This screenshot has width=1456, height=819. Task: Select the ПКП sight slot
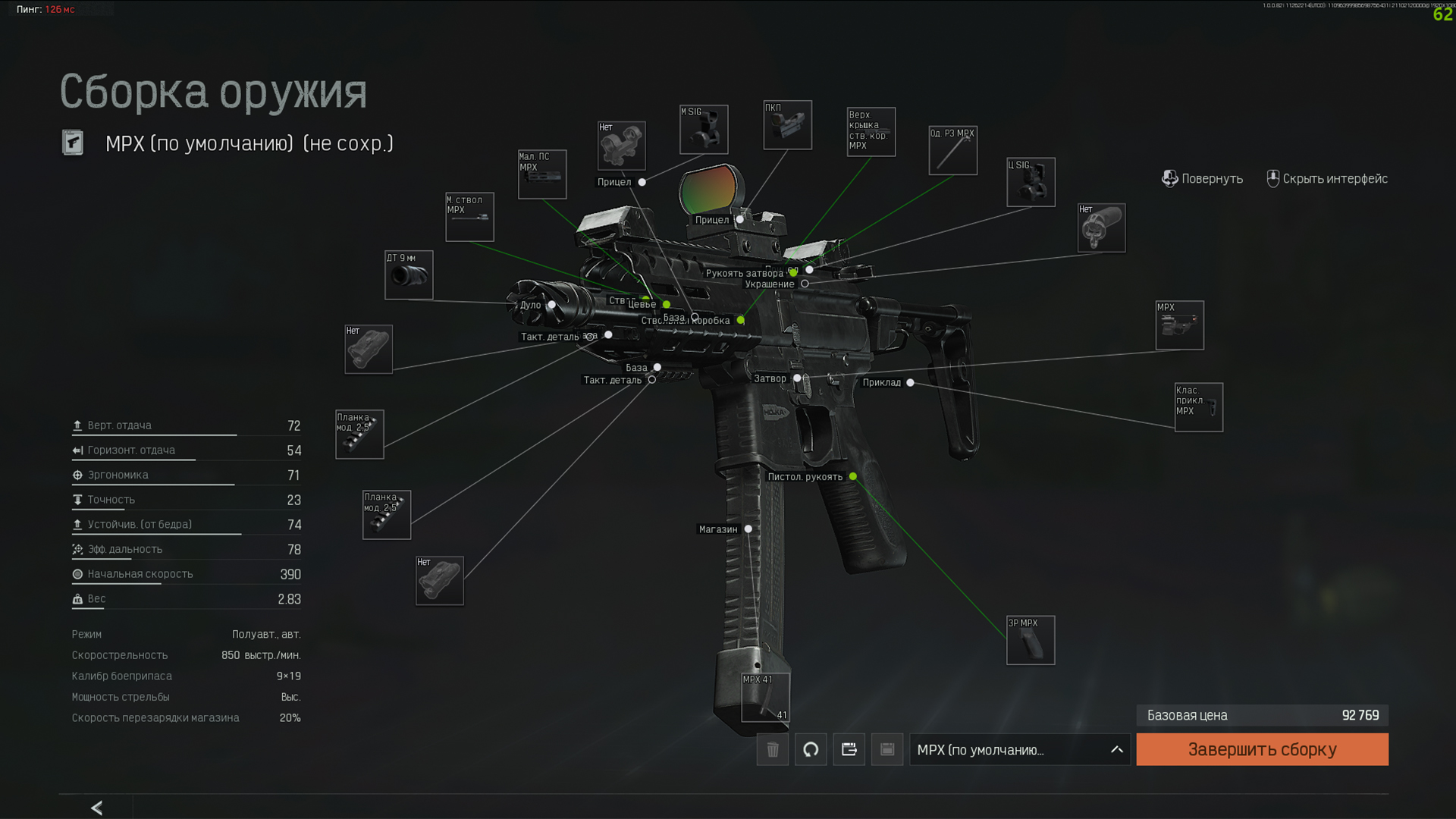pyautogui.click(x=787, y=125)
